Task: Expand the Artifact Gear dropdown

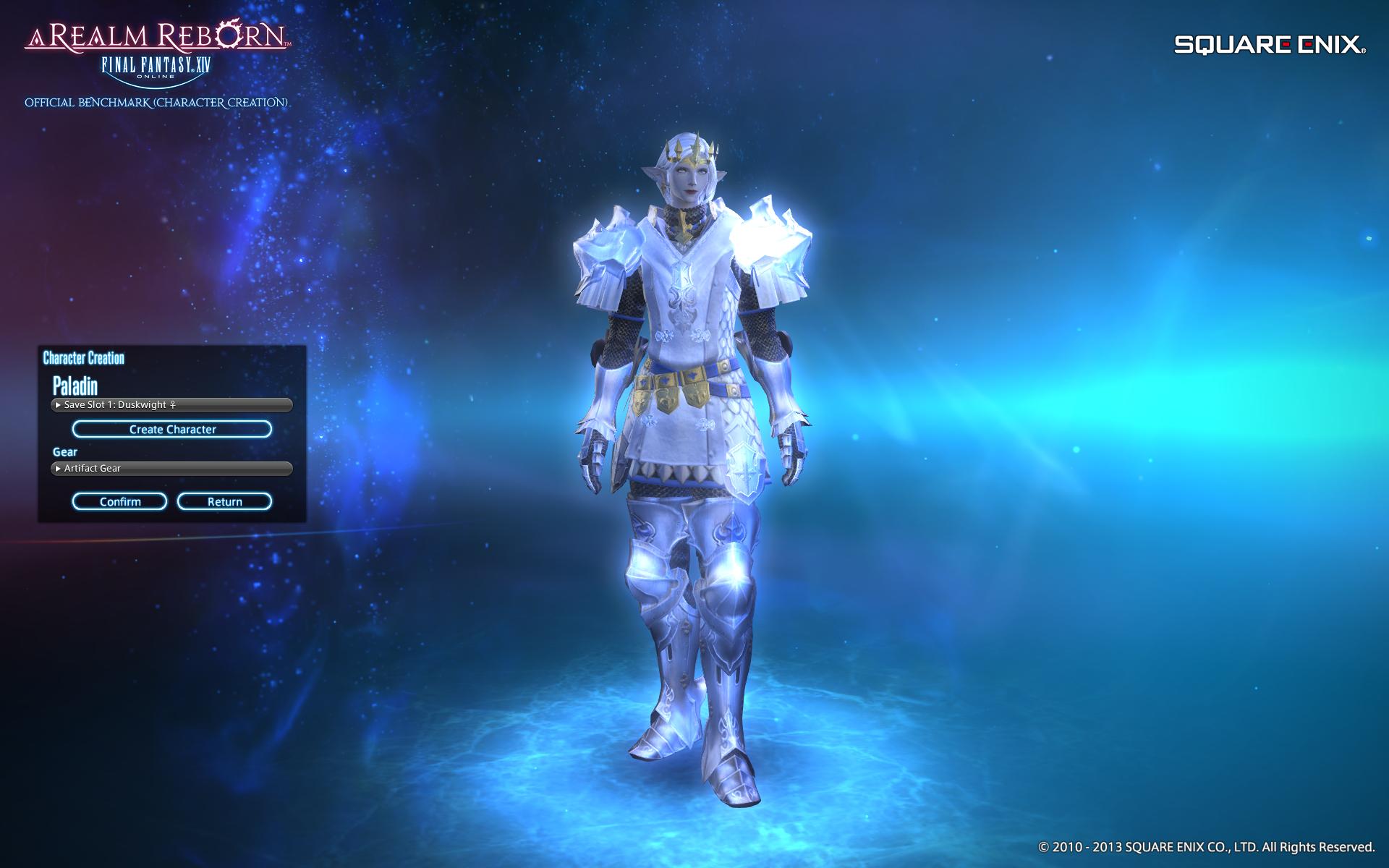Action: (x=171, y=469)
